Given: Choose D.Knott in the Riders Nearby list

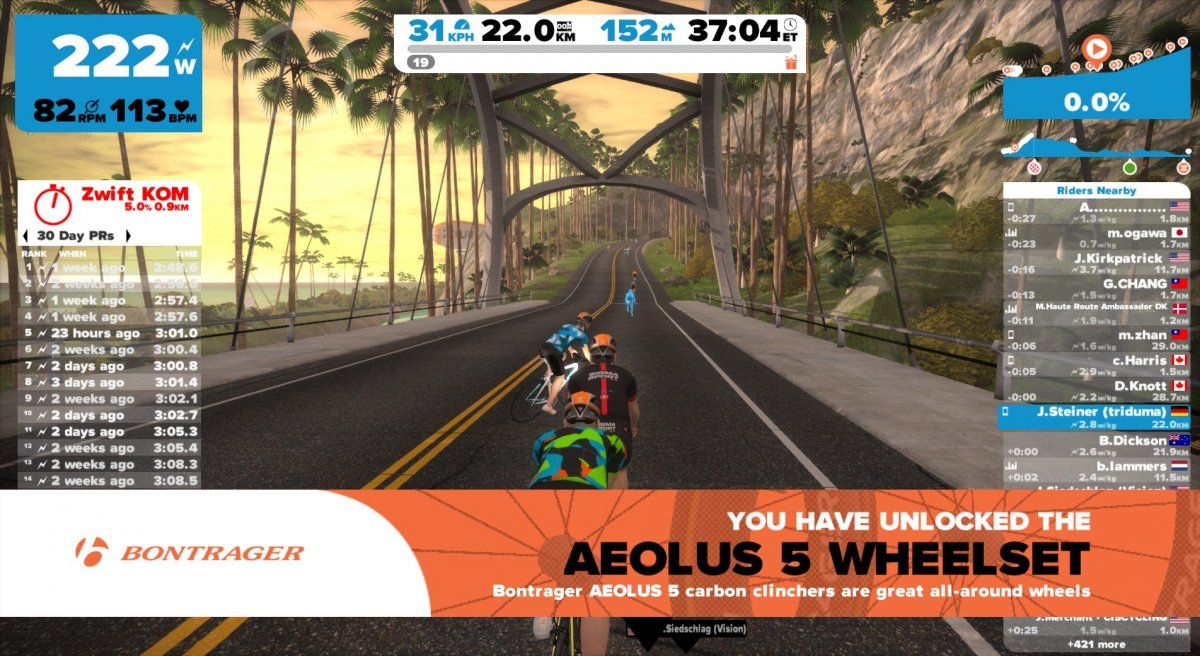Looking at the screenshot, I should coord(1098,391).
